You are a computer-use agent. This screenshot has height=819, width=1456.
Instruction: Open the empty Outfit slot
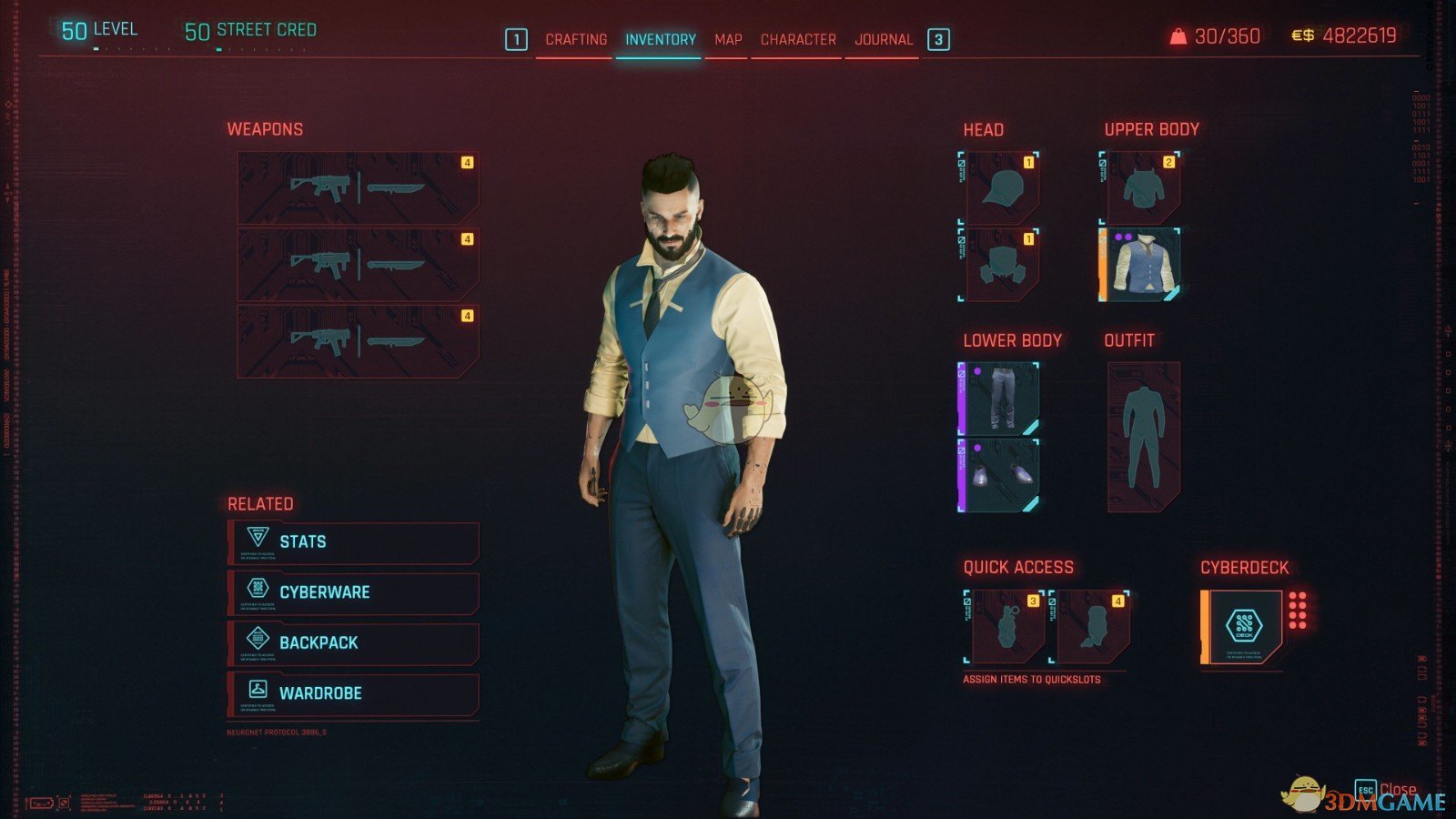pos(1142,437)
